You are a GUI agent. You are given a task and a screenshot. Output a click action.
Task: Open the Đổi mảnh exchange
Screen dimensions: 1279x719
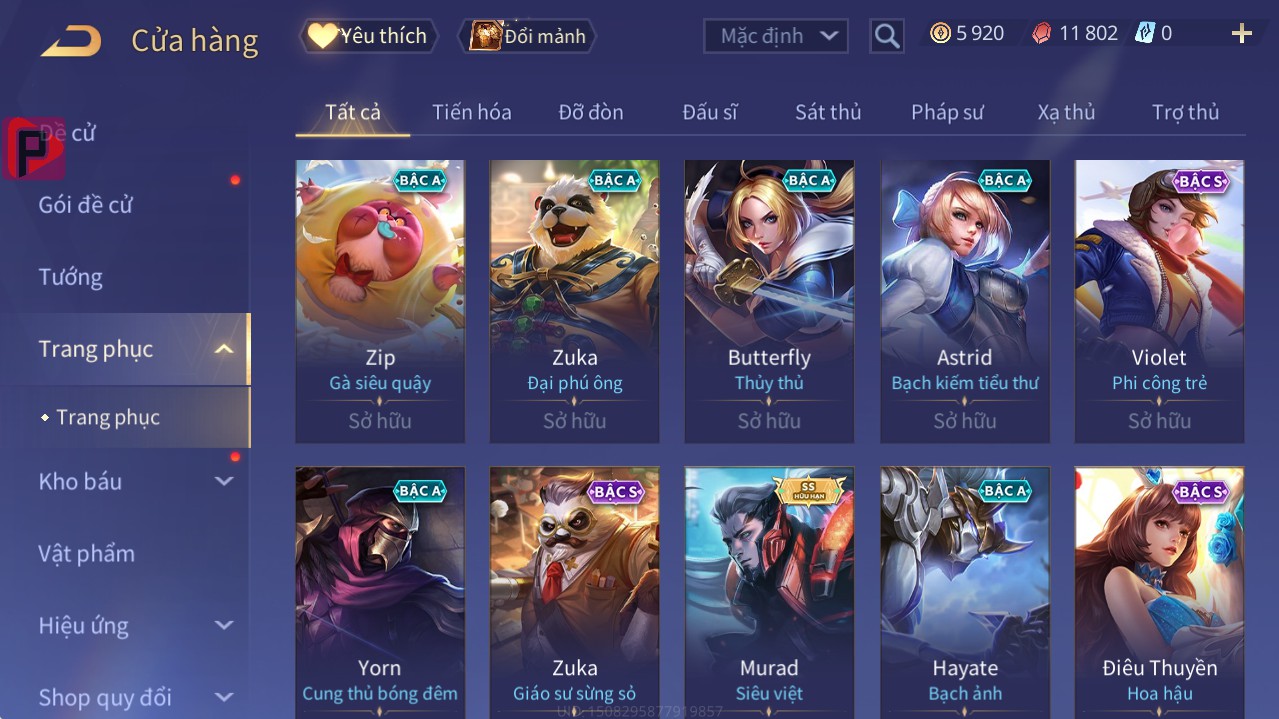click(x=527, y=36)
